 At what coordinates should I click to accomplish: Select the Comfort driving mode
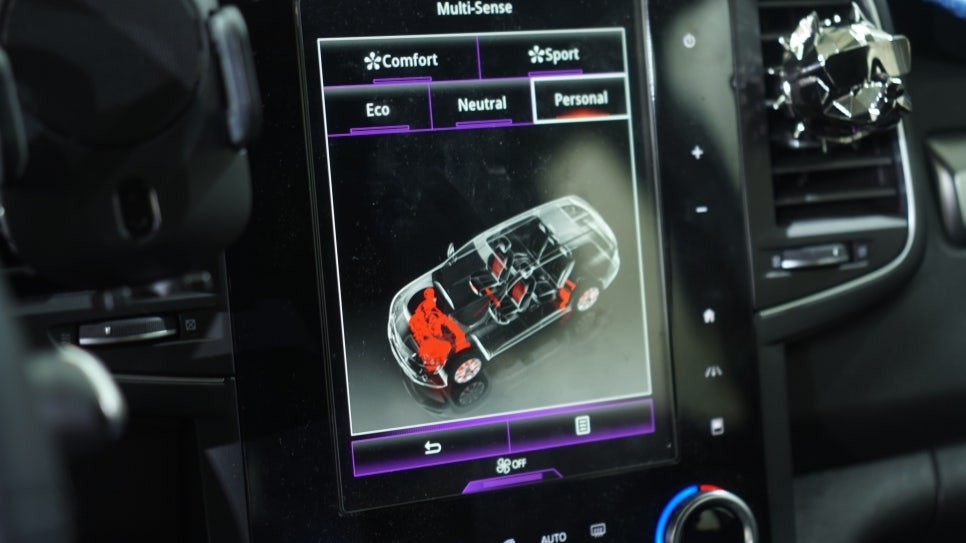pos(400,60)
